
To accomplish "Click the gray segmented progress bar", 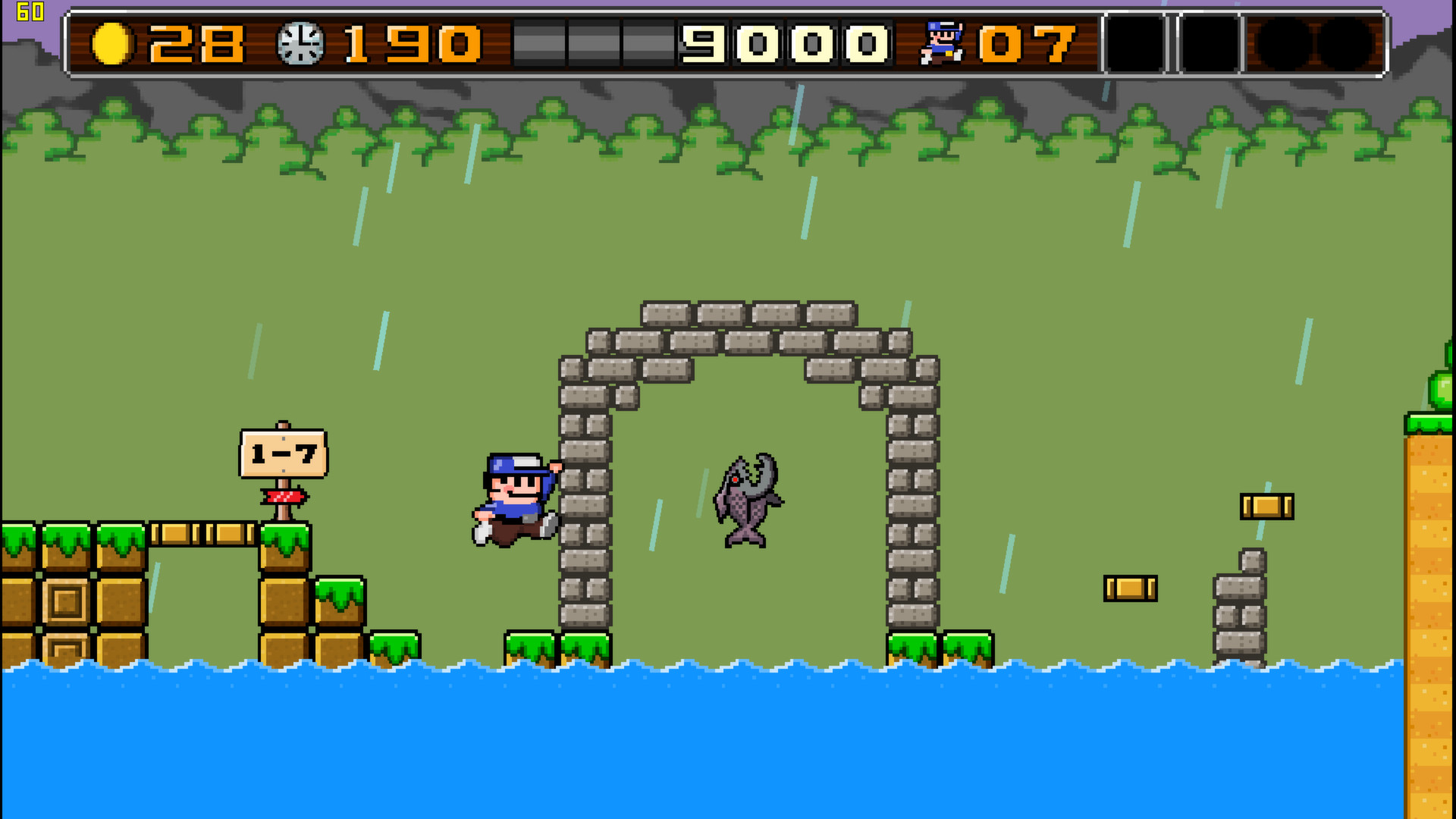I will (592, 44).
